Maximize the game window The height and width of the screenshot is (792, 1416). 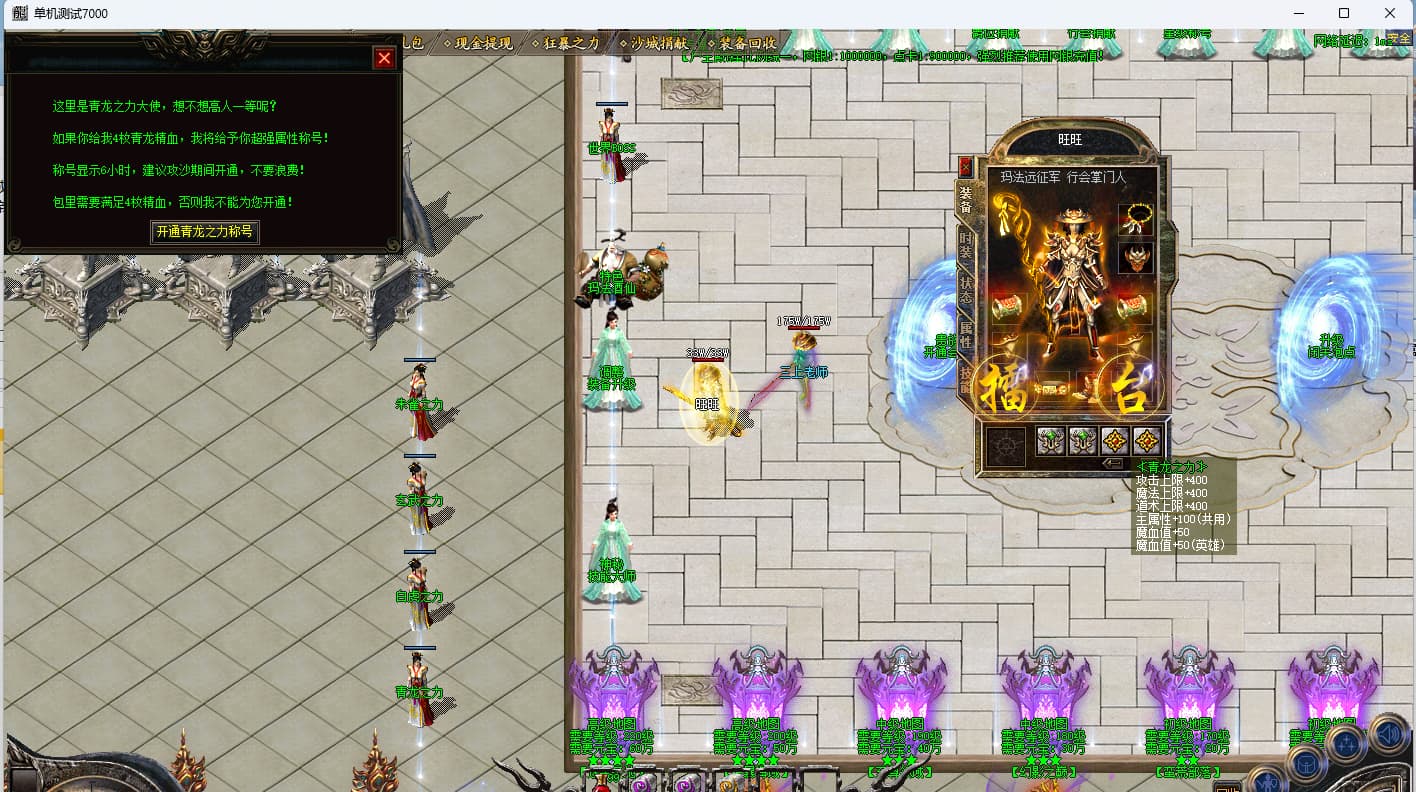(1344, 13)
